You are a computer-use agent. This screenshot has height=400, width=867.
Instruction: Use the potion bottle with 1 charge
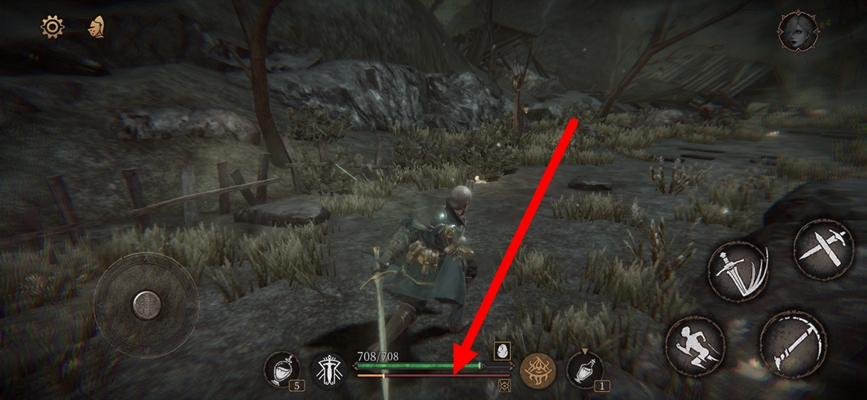coord(584,369)
